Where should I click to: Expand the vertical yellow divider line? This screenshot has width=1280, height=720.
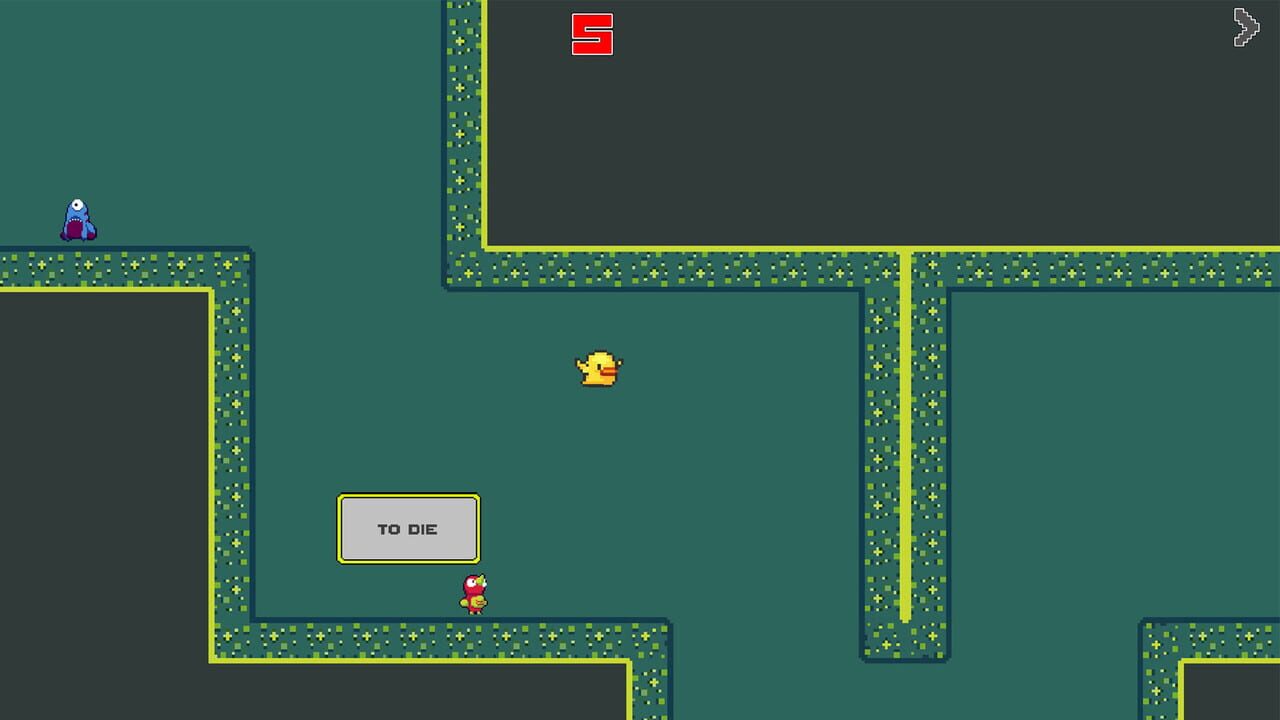[906, 450]
